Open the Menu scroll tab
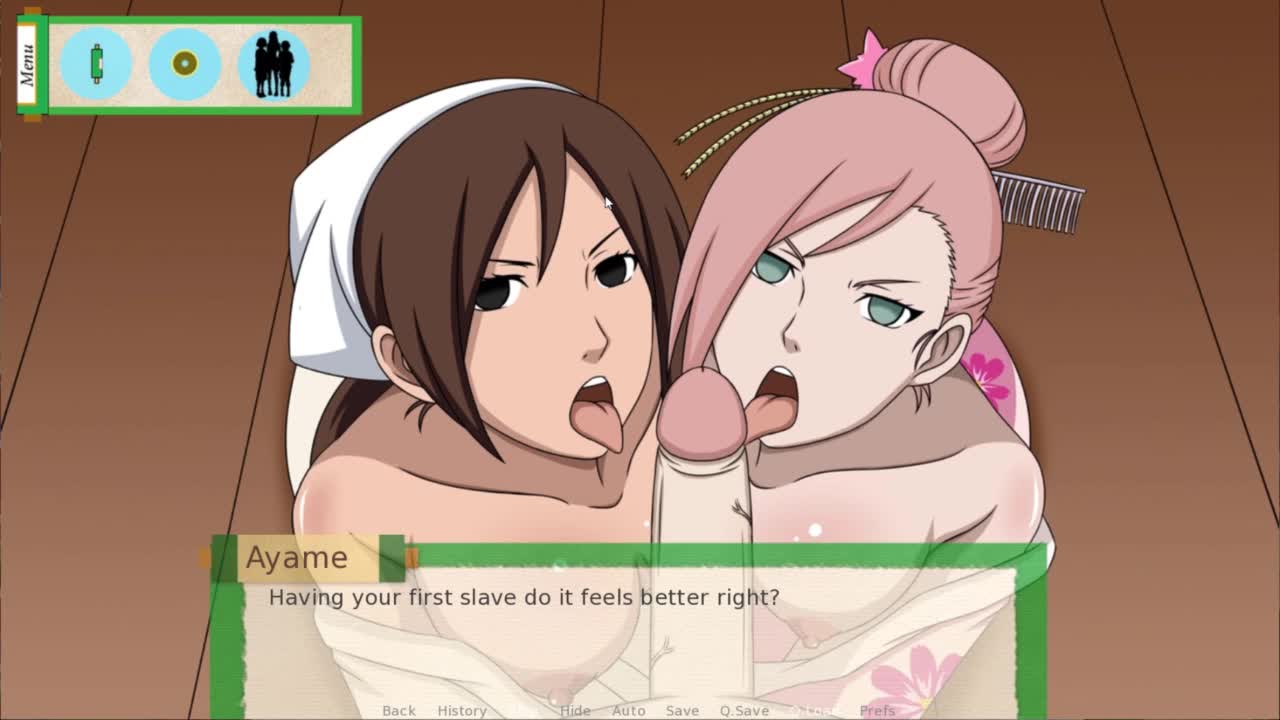The width and height of the screenshot is (1280, 720). (x=28, y=65)
